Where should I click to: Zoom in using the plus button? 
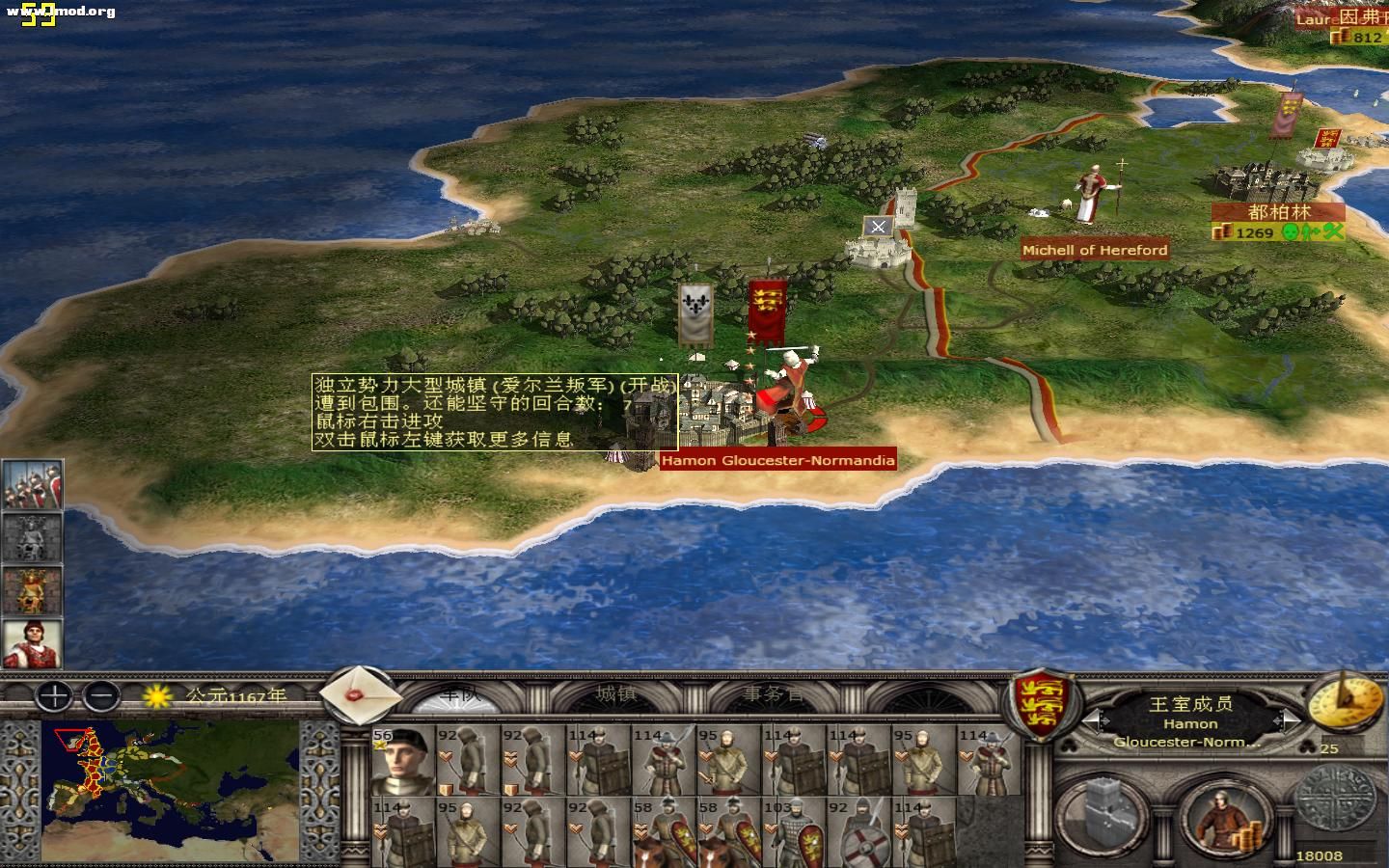coord(52,695)
